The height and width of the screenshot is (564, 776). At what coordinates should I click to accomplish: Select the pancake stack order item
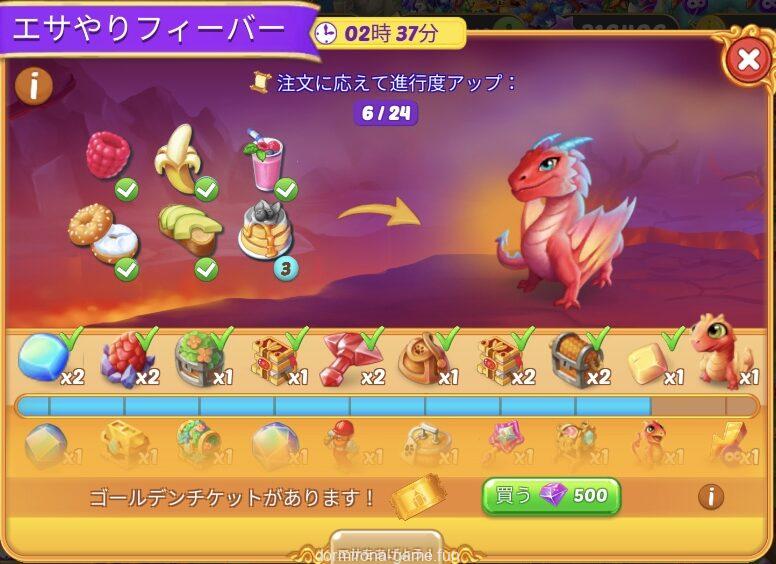coord(264,231)
